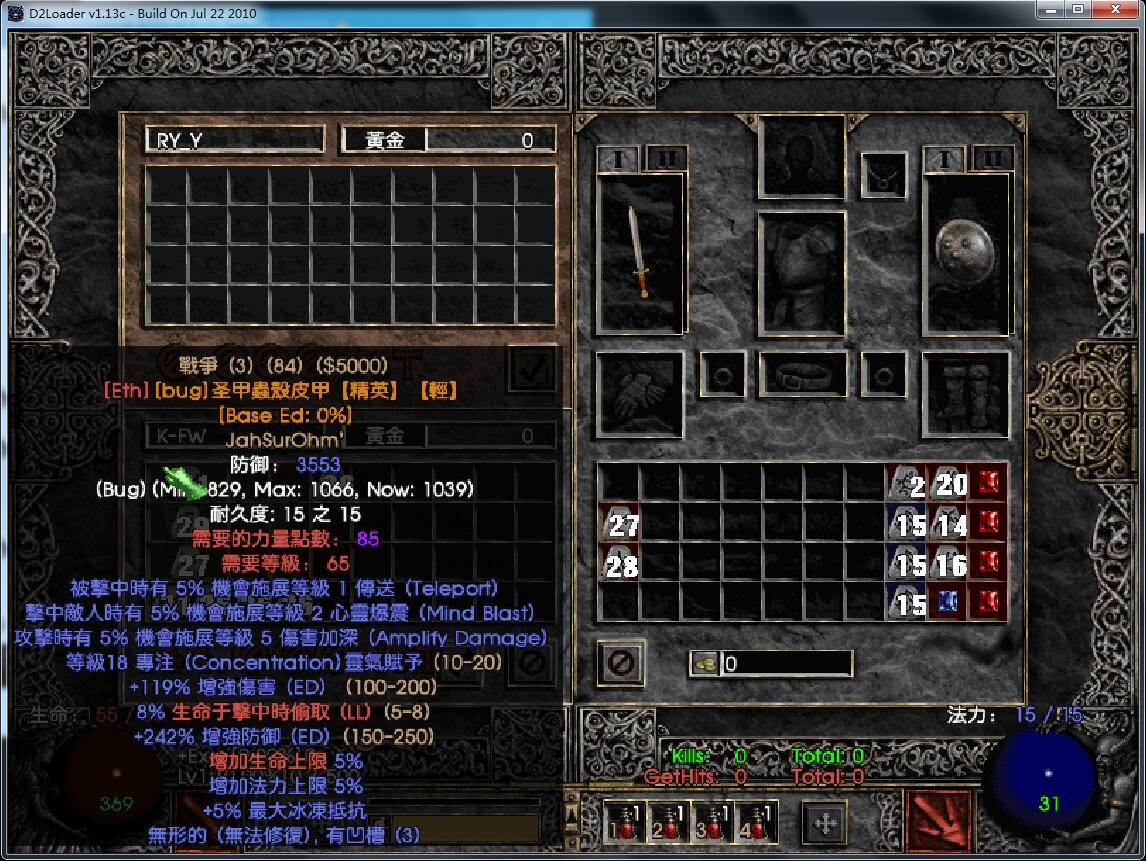Screen dimensions: 1146x861
Task: Select the blue sapphire gem
Action: coord(946,603)
